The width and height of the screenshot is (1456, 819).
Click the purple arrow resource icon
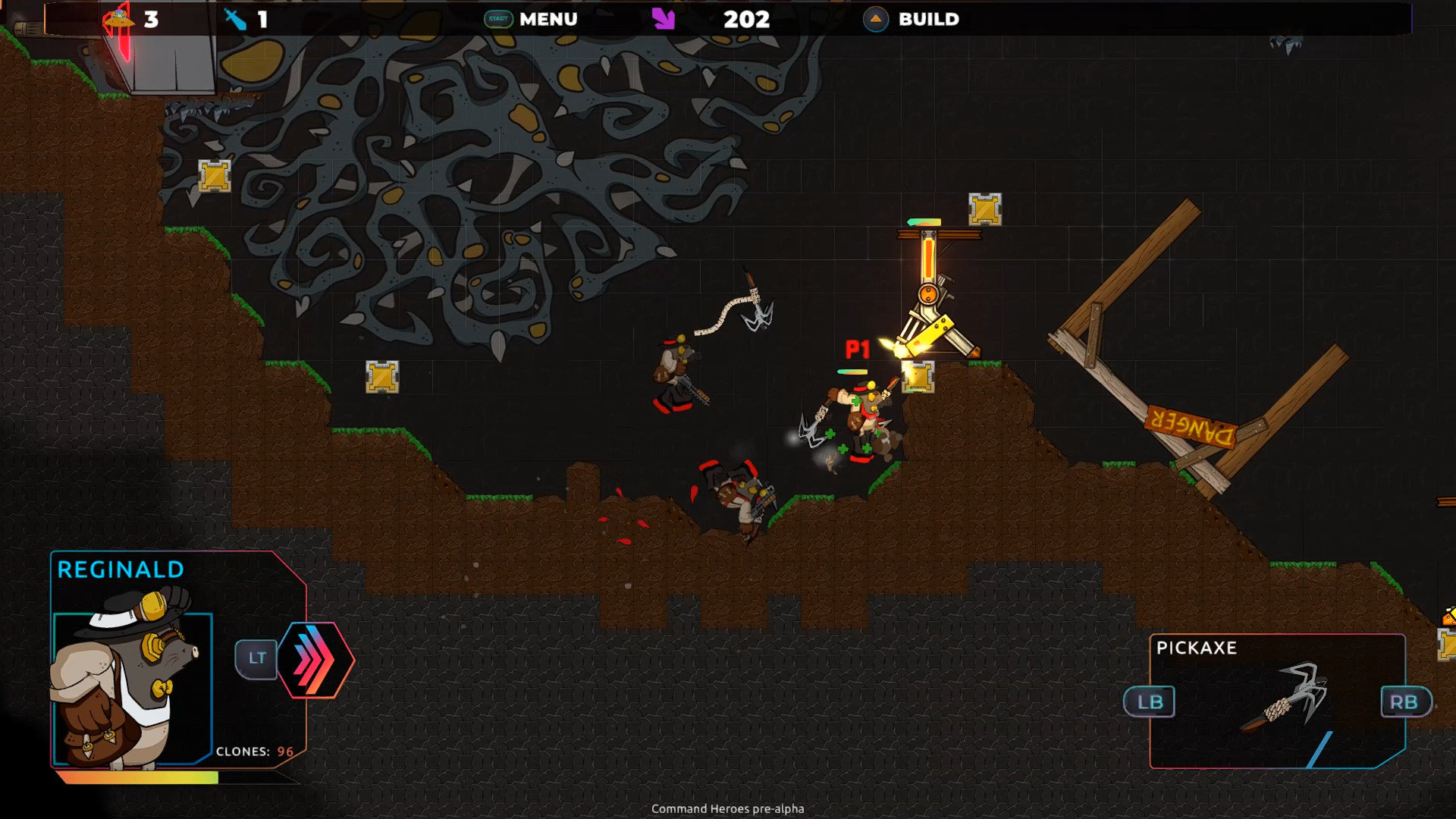(x=664, y=18)
